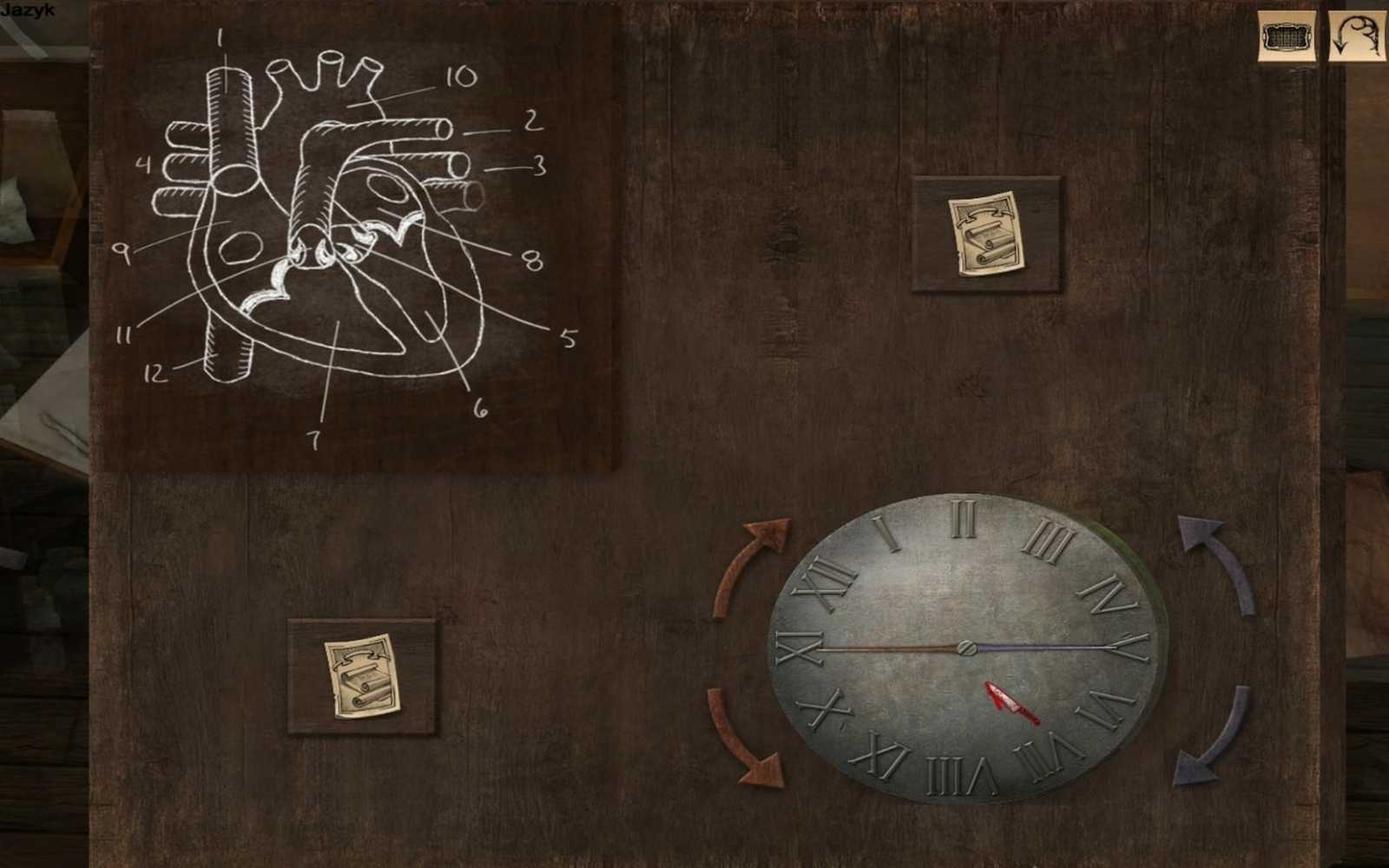The height and width of the screenshot is (868, 1389).
Task: Click the upper brown curved arrow
Action: [x=755, y=556]
